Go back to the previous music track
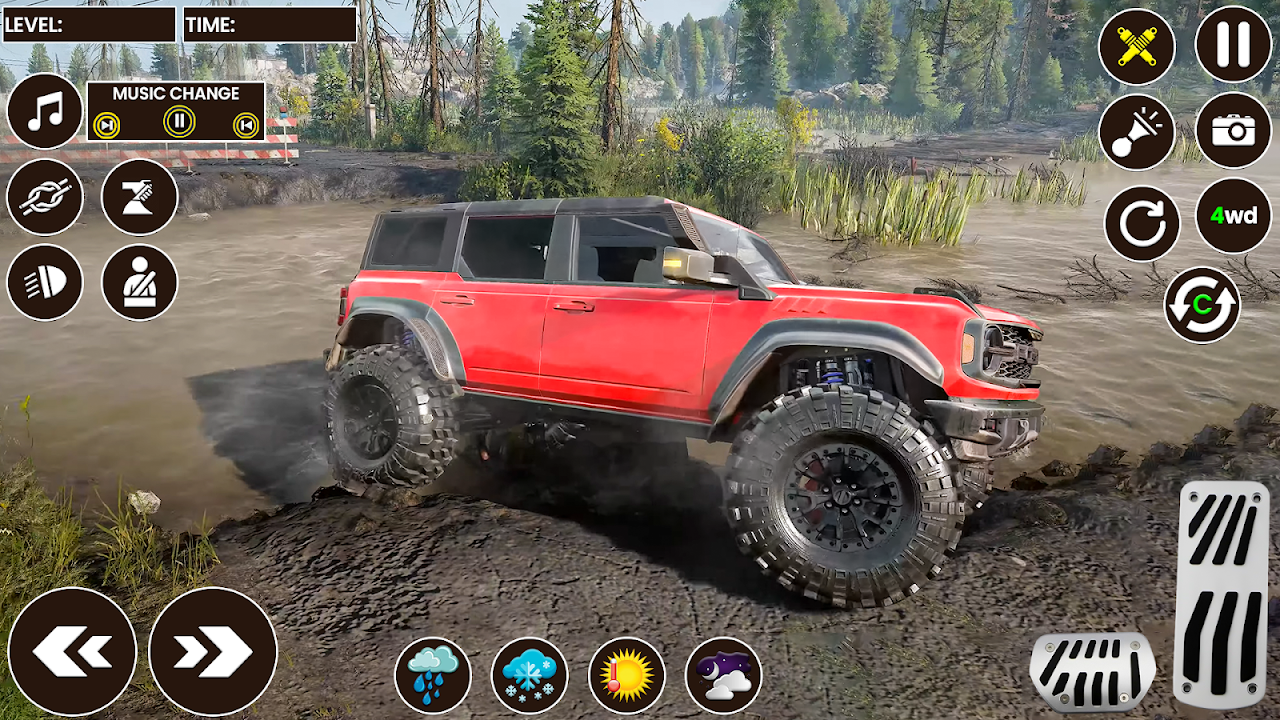Viewport: 1280px width, 720px height. pos(245,125)
